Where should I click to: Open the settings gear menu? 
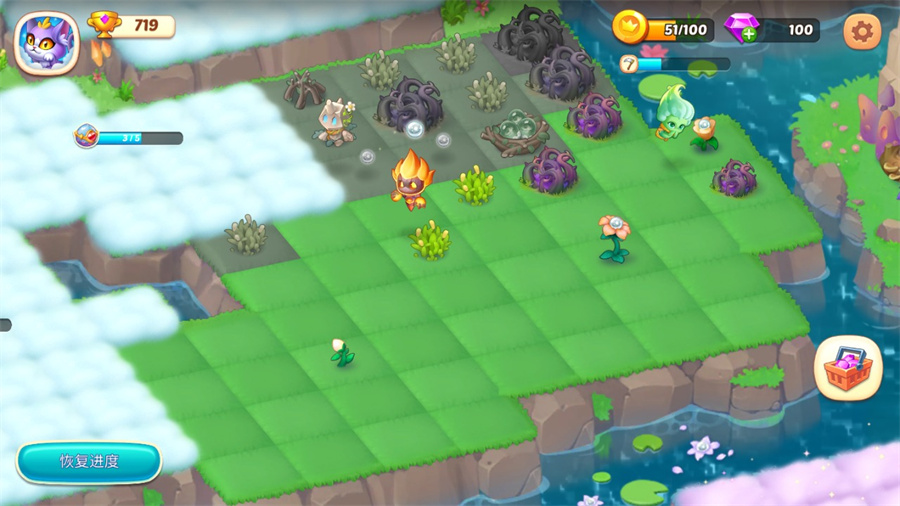pyautogui.click(x=862, y=31)
